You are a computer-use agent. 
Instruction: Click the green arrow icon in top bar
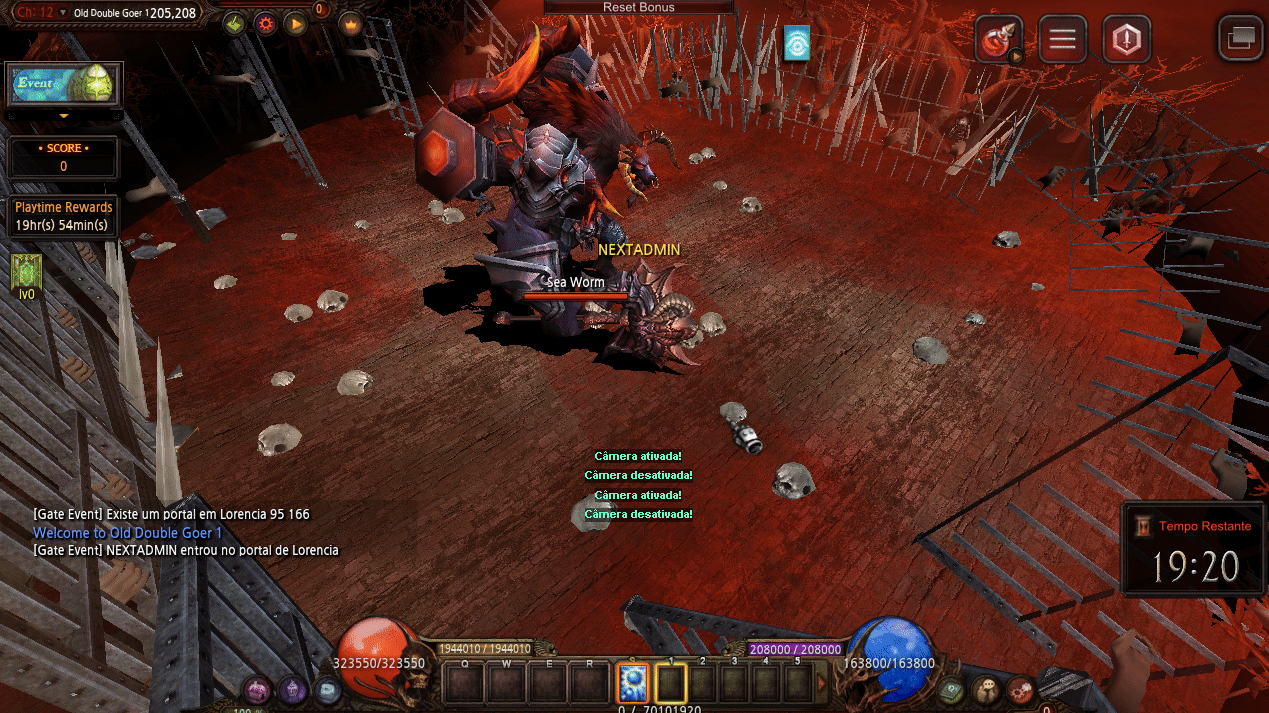click(x=234, y=24)
